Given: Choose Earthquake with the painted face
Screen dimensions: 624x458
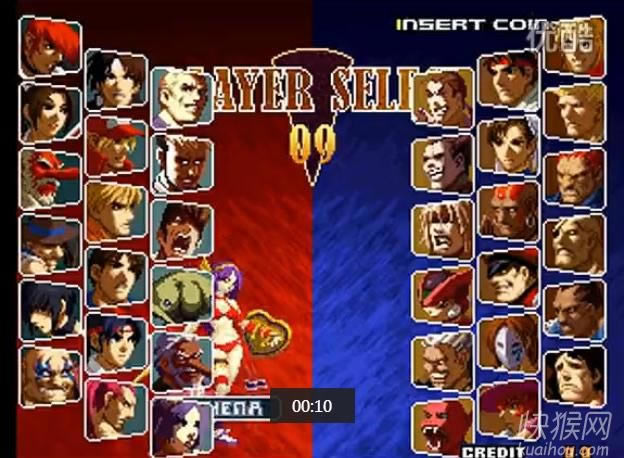Looking at the screenshot, I should click(x=50, y=370).
